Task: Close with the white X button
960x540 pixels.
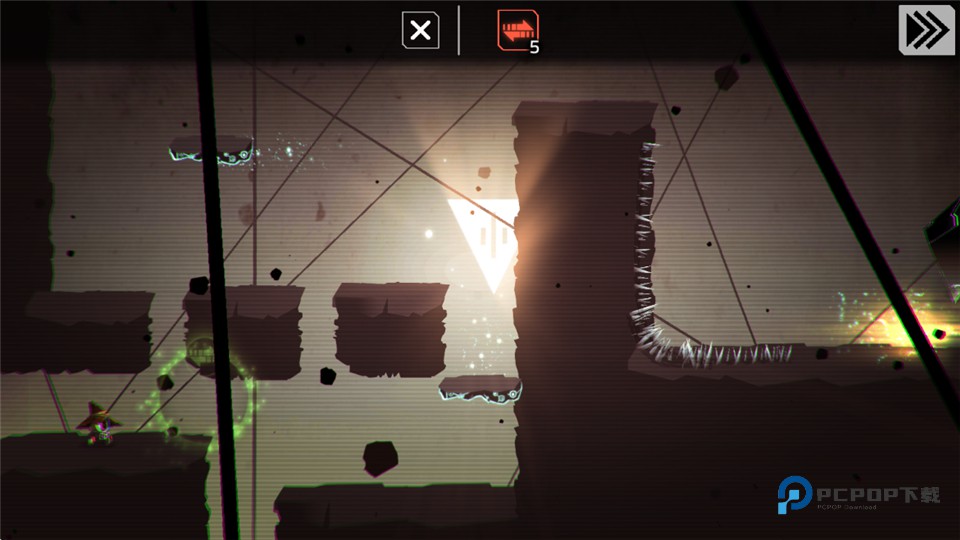Action: [x=421, y=31]
